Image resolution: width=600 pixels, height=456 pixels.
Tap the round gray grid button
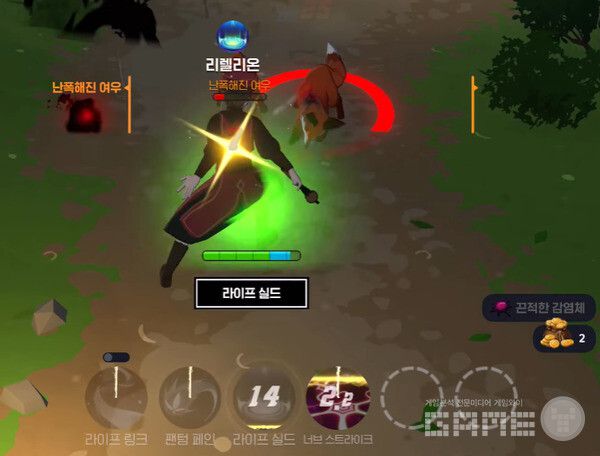(x=564, y=418)
